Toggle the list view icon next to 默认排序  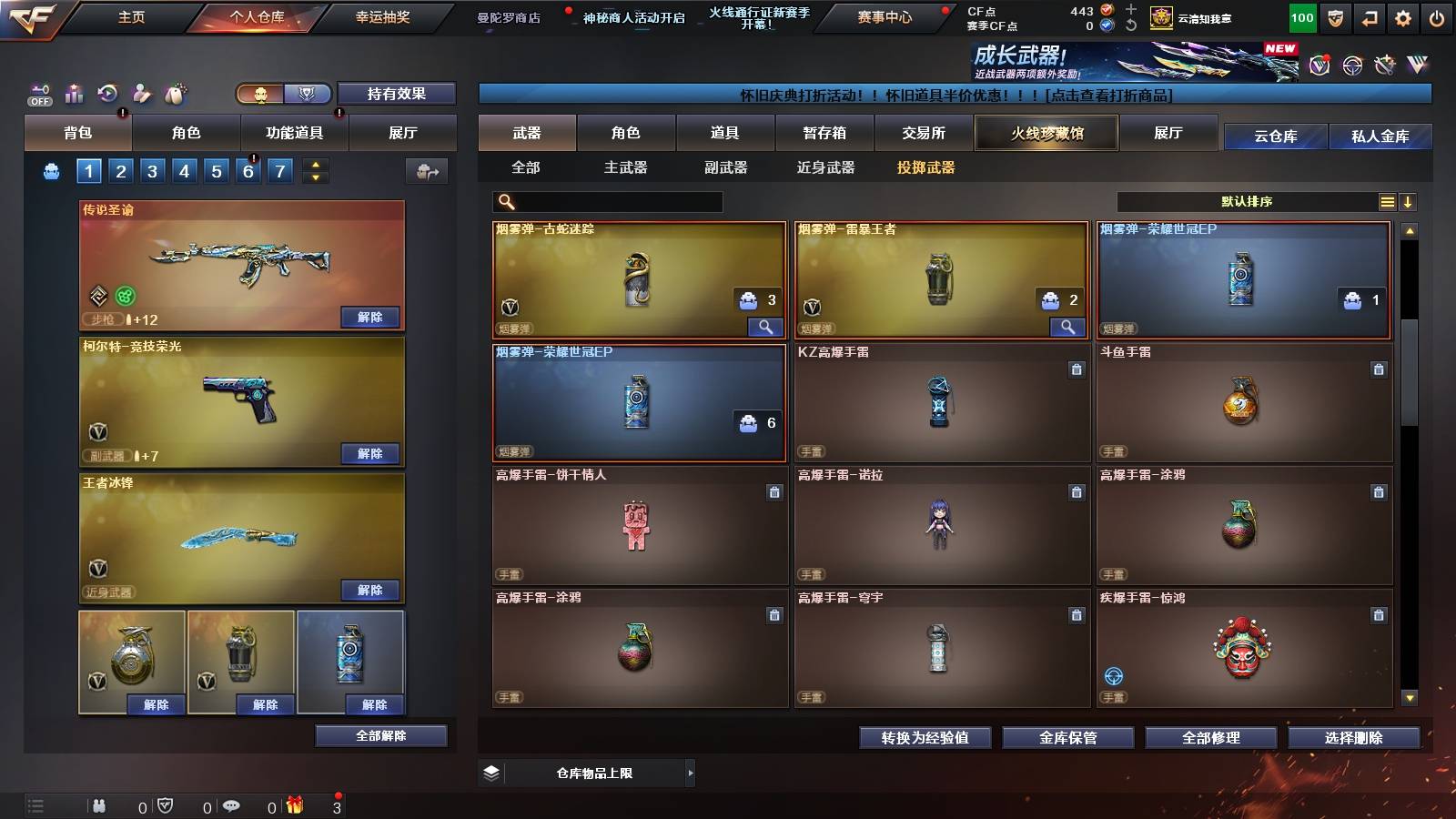click(1387, 201)
